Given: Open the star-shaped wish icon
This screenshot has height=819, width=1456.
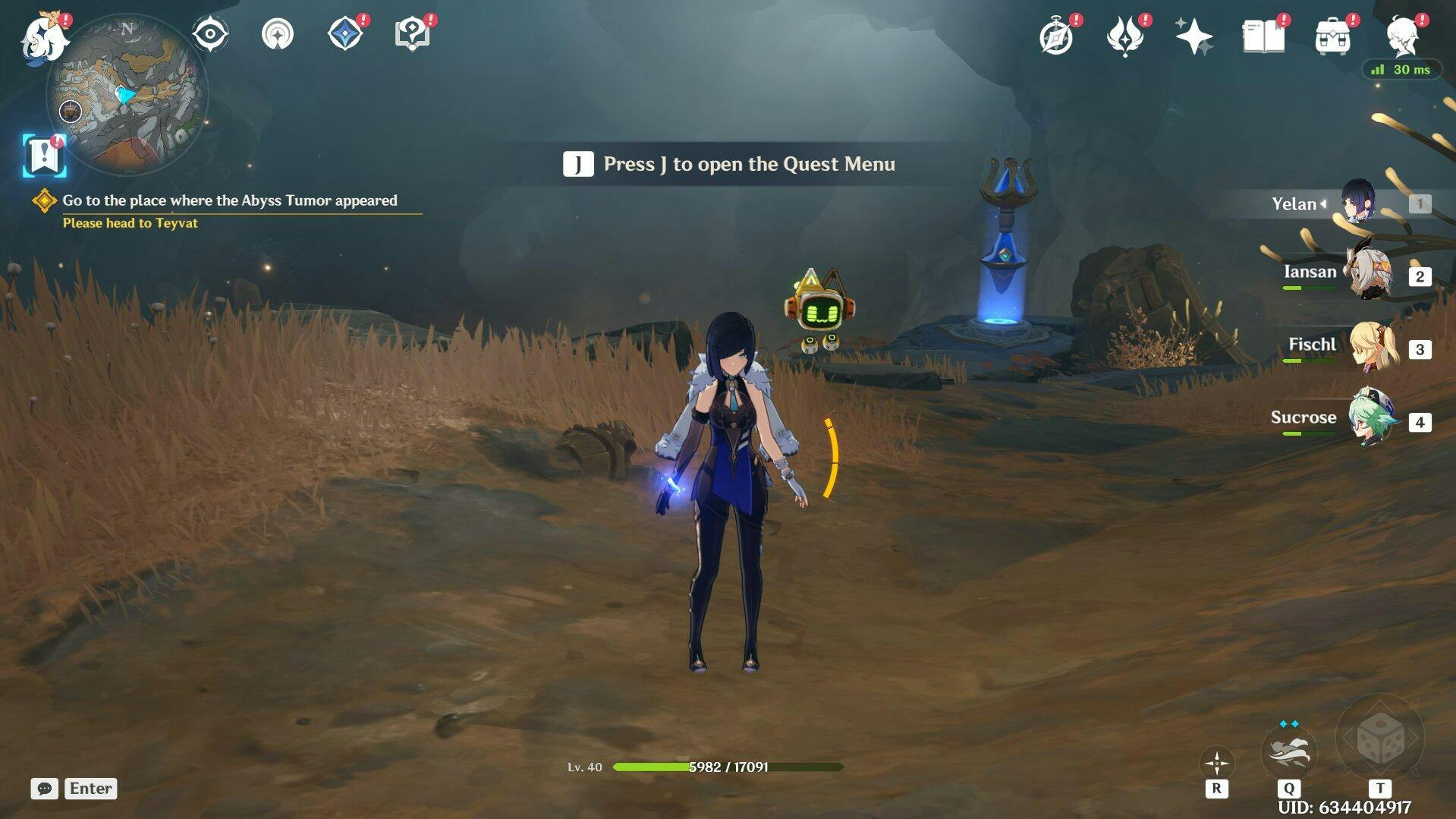Looking at the screenshot, I should [1193, 36].
